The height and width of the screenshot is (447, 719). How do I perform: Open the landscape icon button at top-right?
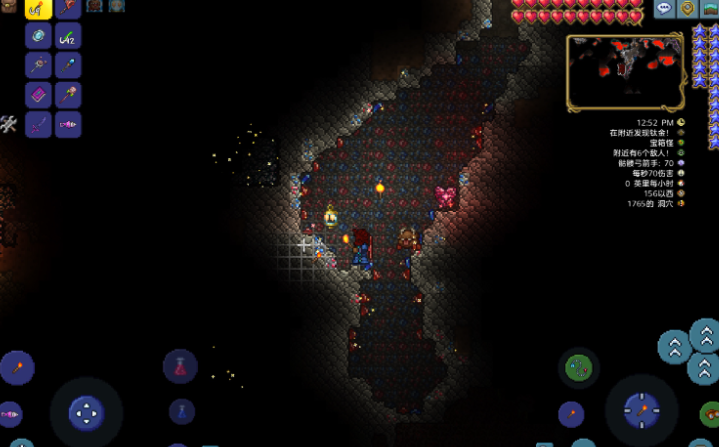pyautogui.click(x=710, y=8)
